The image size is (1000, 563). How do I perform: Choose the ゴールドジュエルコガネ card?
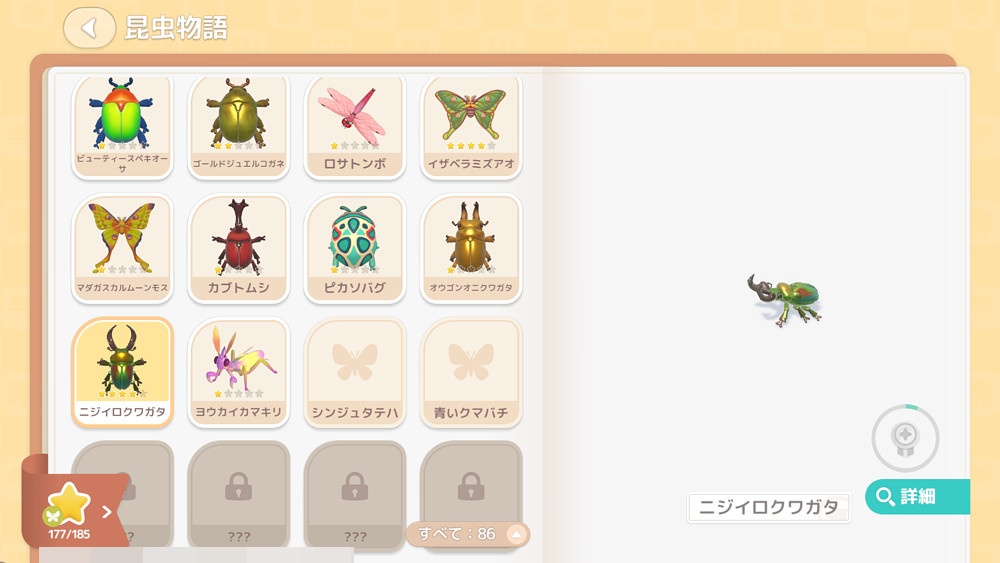pos(239,125)
